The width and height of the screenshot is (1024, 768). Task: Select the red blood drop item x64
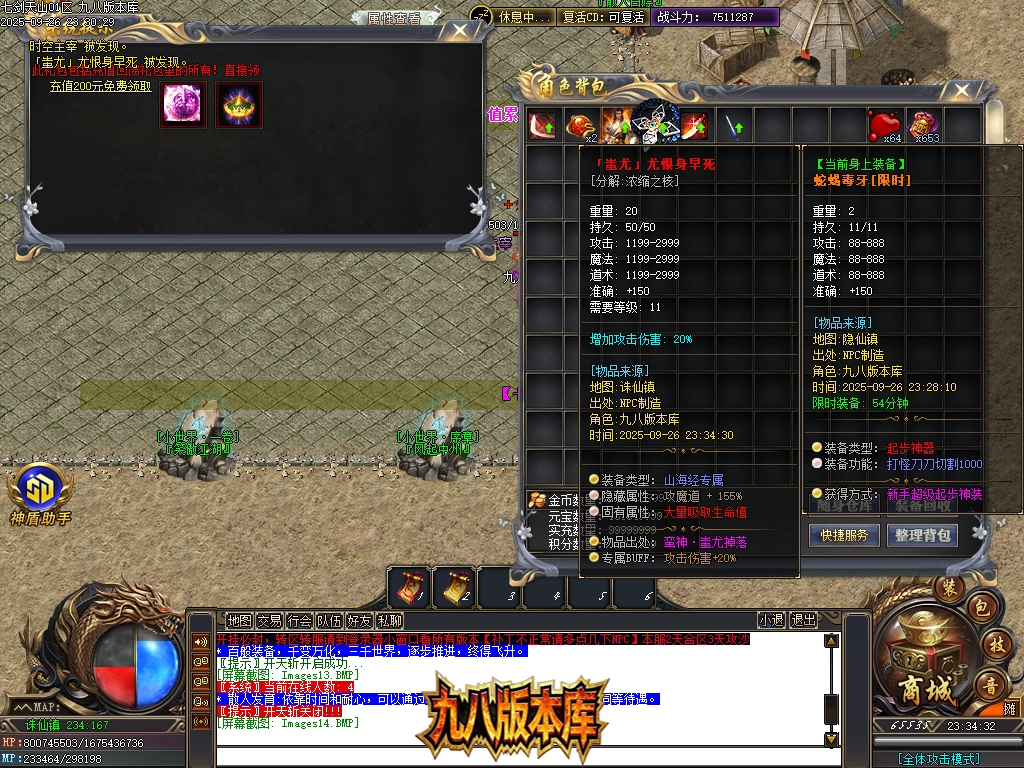tap(884, 126)
